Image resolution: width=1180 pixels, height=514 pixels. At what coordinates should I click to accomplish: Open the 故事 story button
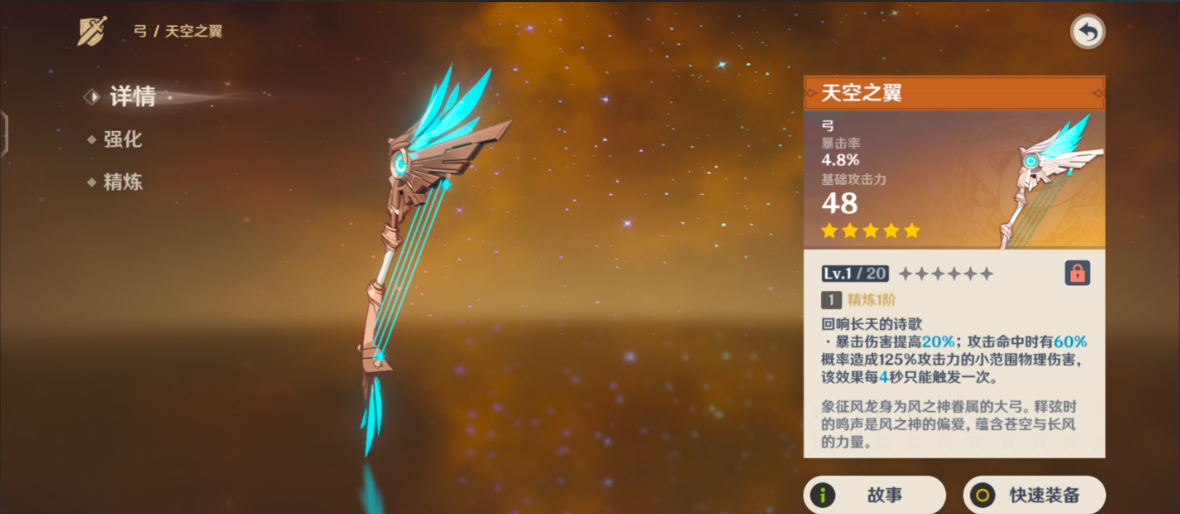[x=874, y=494]
